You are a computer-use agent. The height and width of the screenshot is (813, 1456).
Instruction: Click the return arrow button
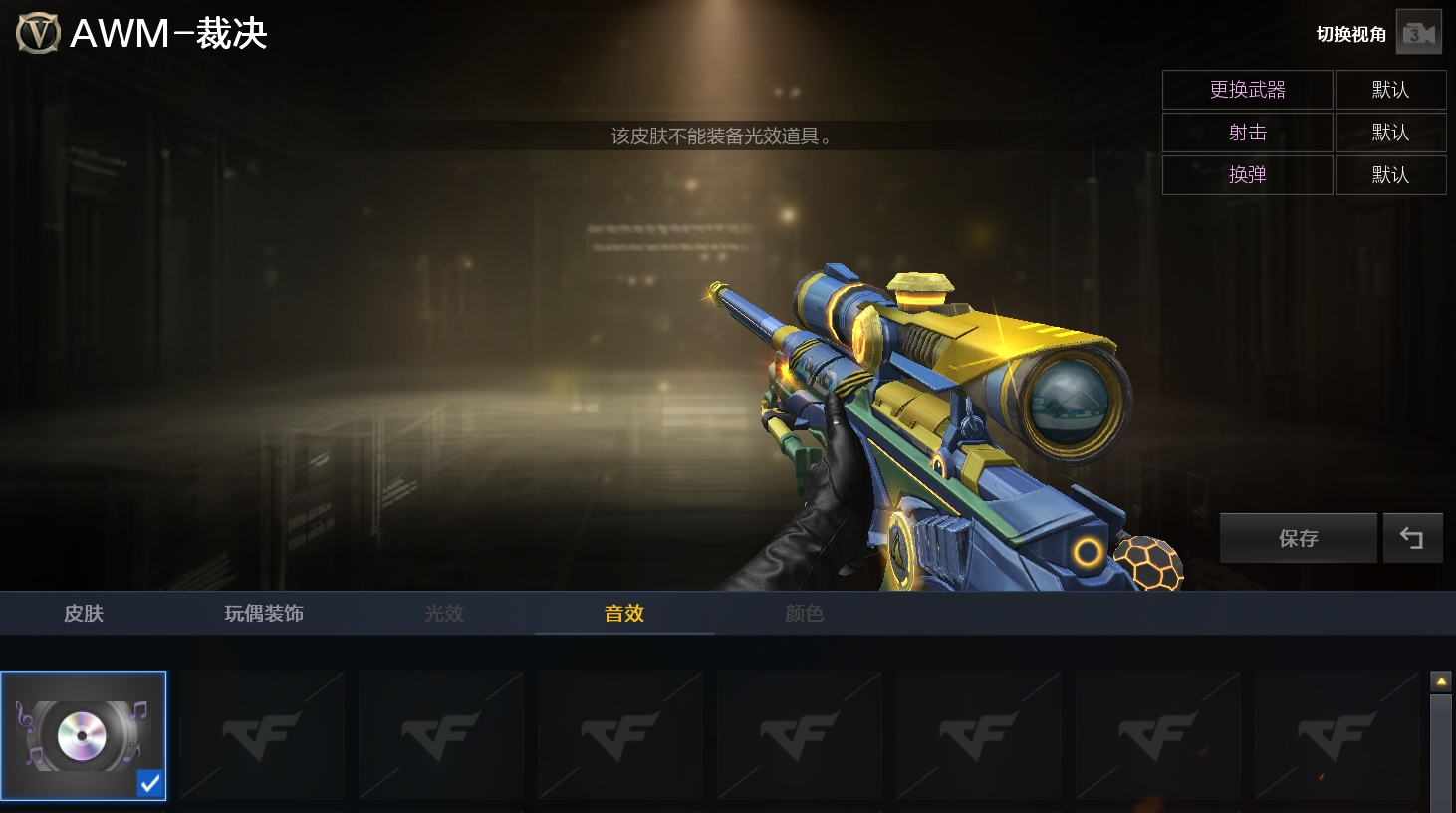(1412, 538)
